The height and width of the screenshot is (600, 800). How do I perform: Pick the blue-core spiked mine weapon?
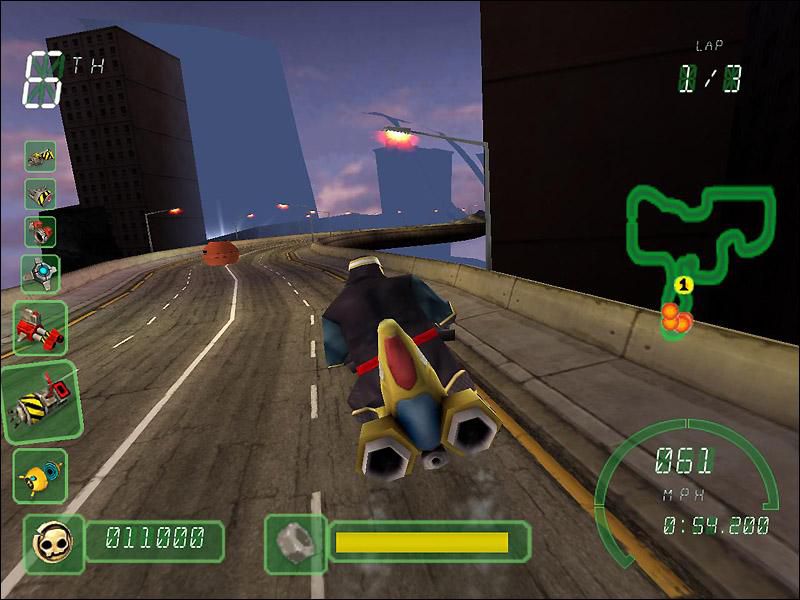pos(41,272)
